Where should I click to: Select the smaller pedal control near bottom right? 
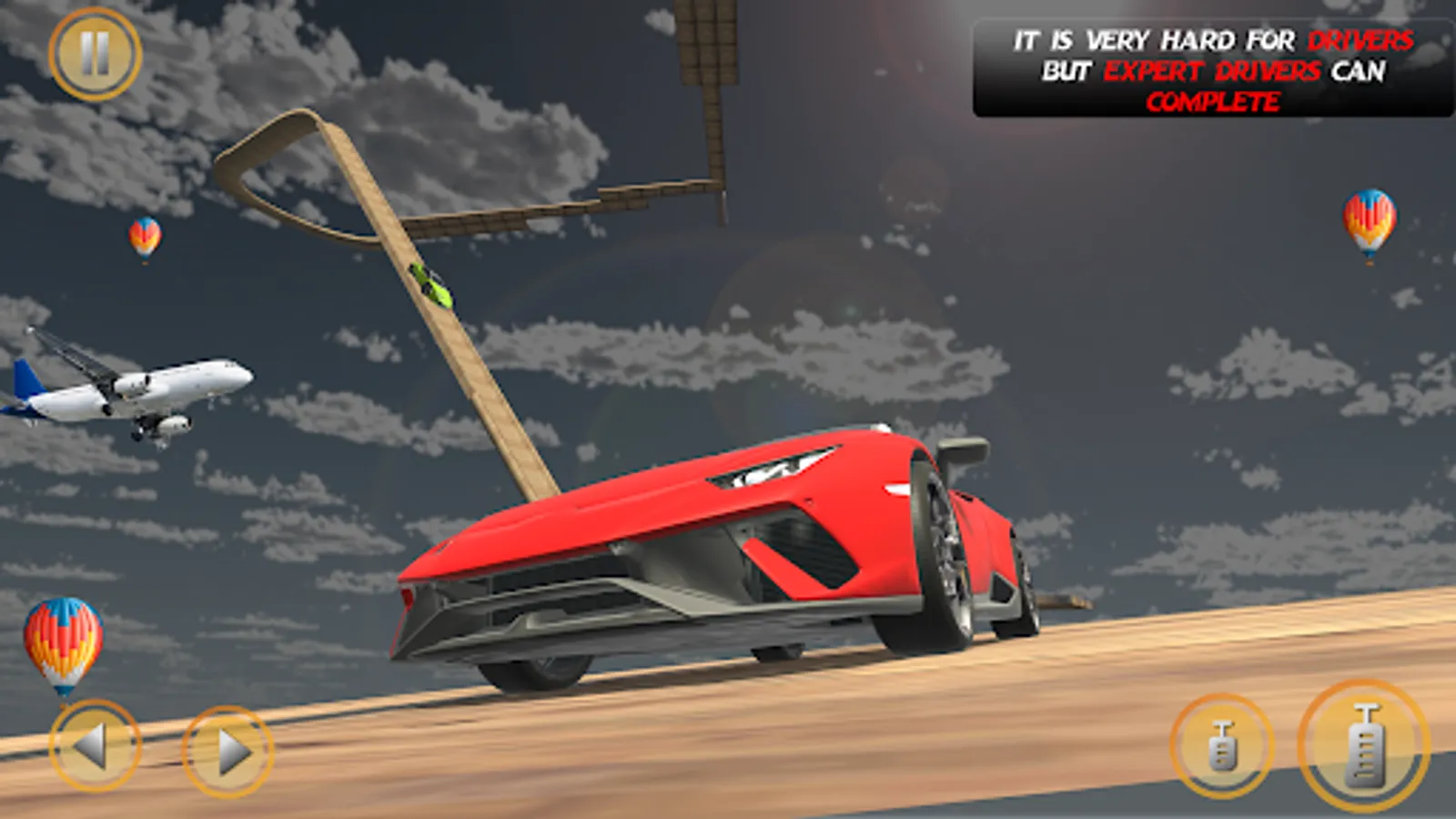[1221, 743]
